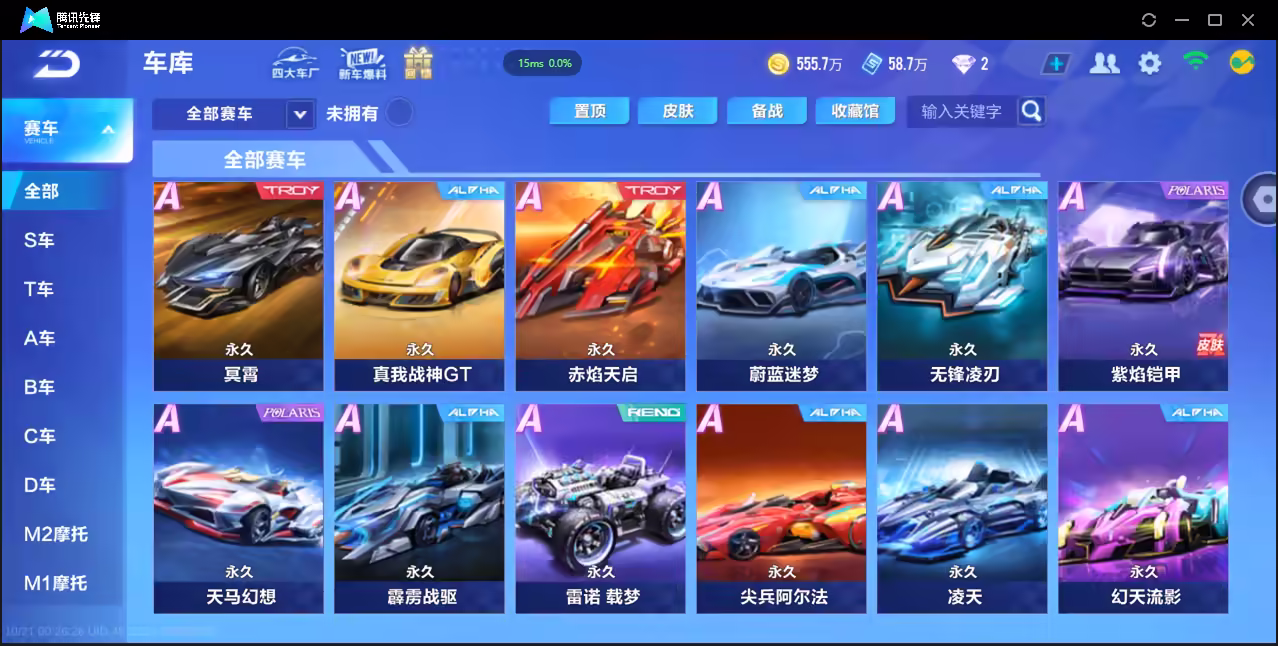The width and height of the screenshot is (1278, 646).
Task: Open the 备战 preparation page
Action: coord(767,111)
